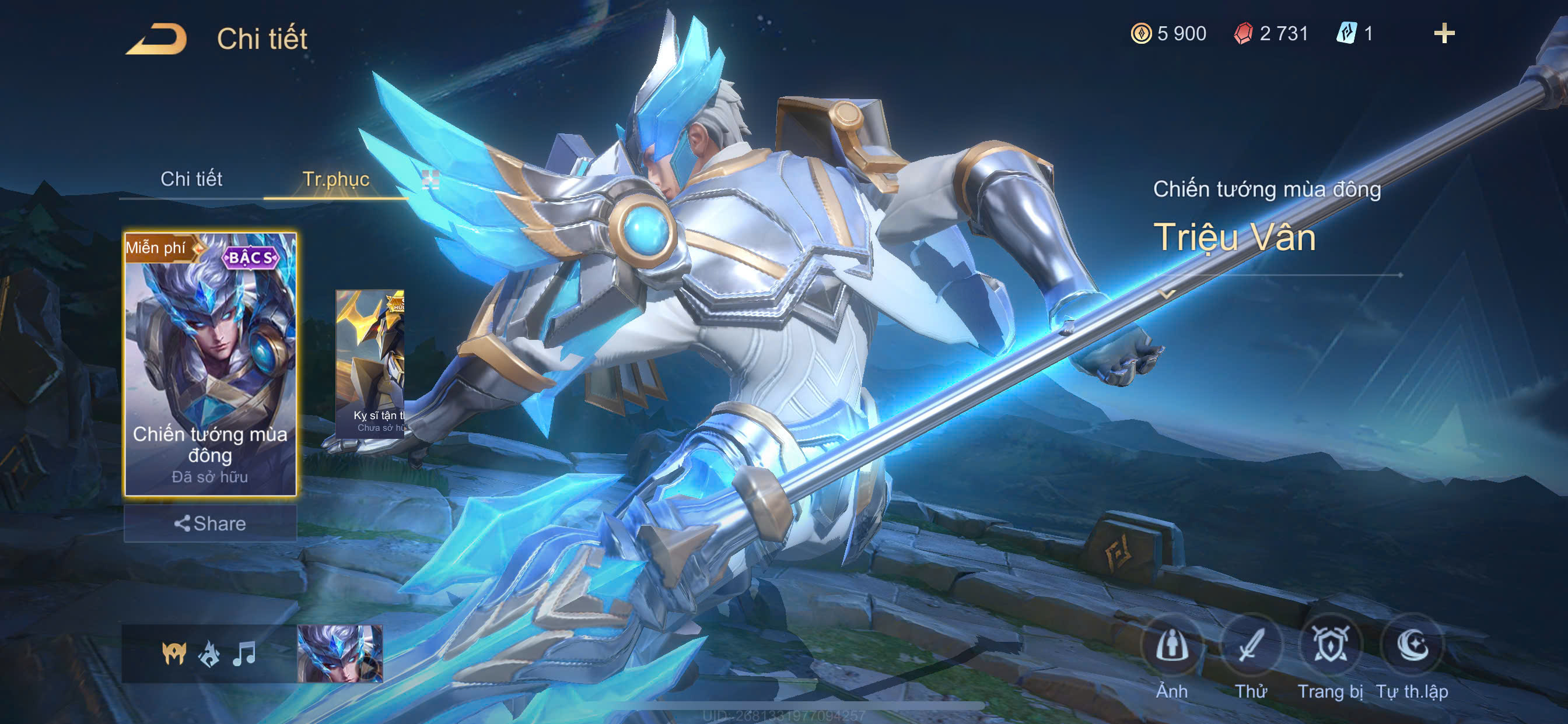
Task: Toggle the grid view icon beside tabs
Action: [x=430, y=179]
